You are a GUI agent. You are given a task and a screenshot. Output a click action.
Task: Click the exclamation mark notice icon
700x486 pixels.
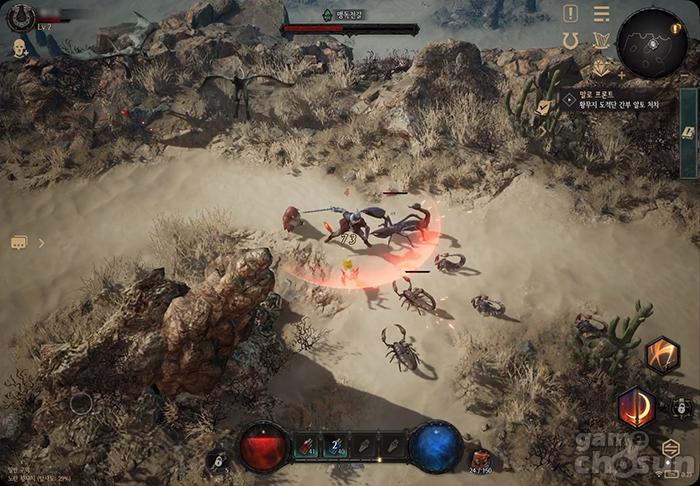(x=570, y=13)
